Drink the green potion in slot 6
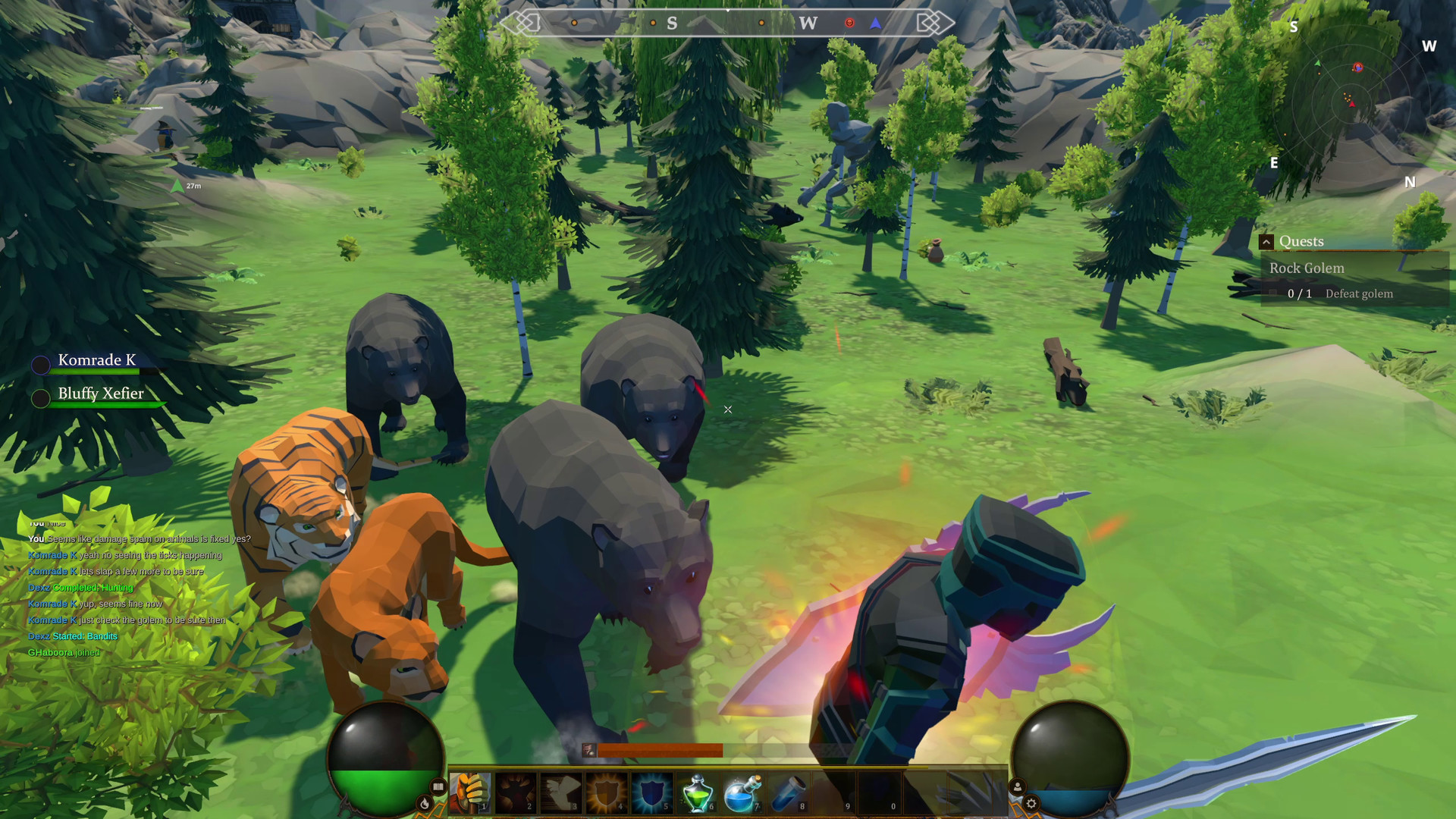 695,792
